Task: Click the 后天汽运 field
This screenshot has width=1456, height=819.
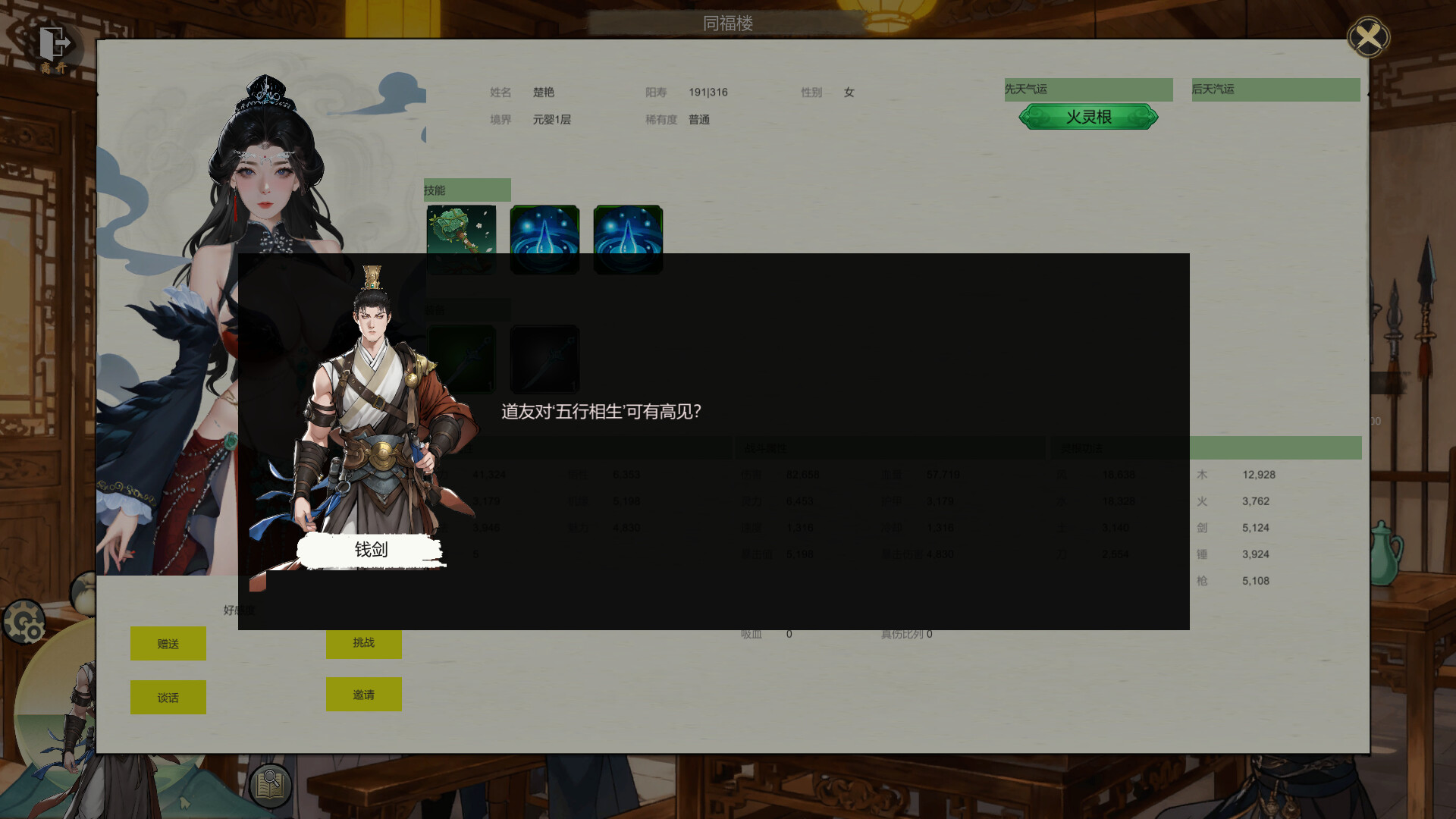Action: click(1276, 89)
